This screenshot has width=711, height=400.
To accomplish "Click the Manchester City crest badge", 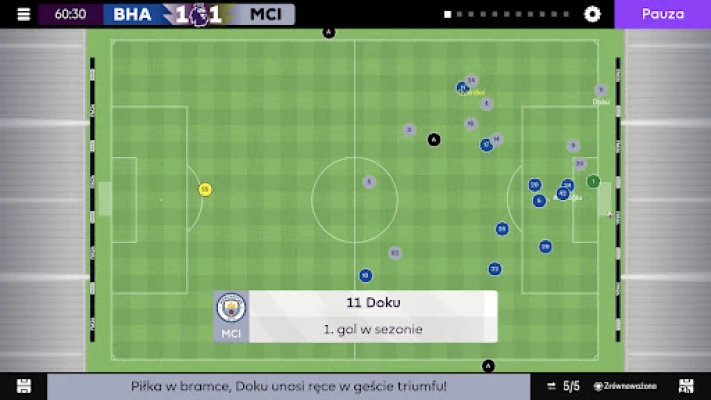I will point(231,308).
